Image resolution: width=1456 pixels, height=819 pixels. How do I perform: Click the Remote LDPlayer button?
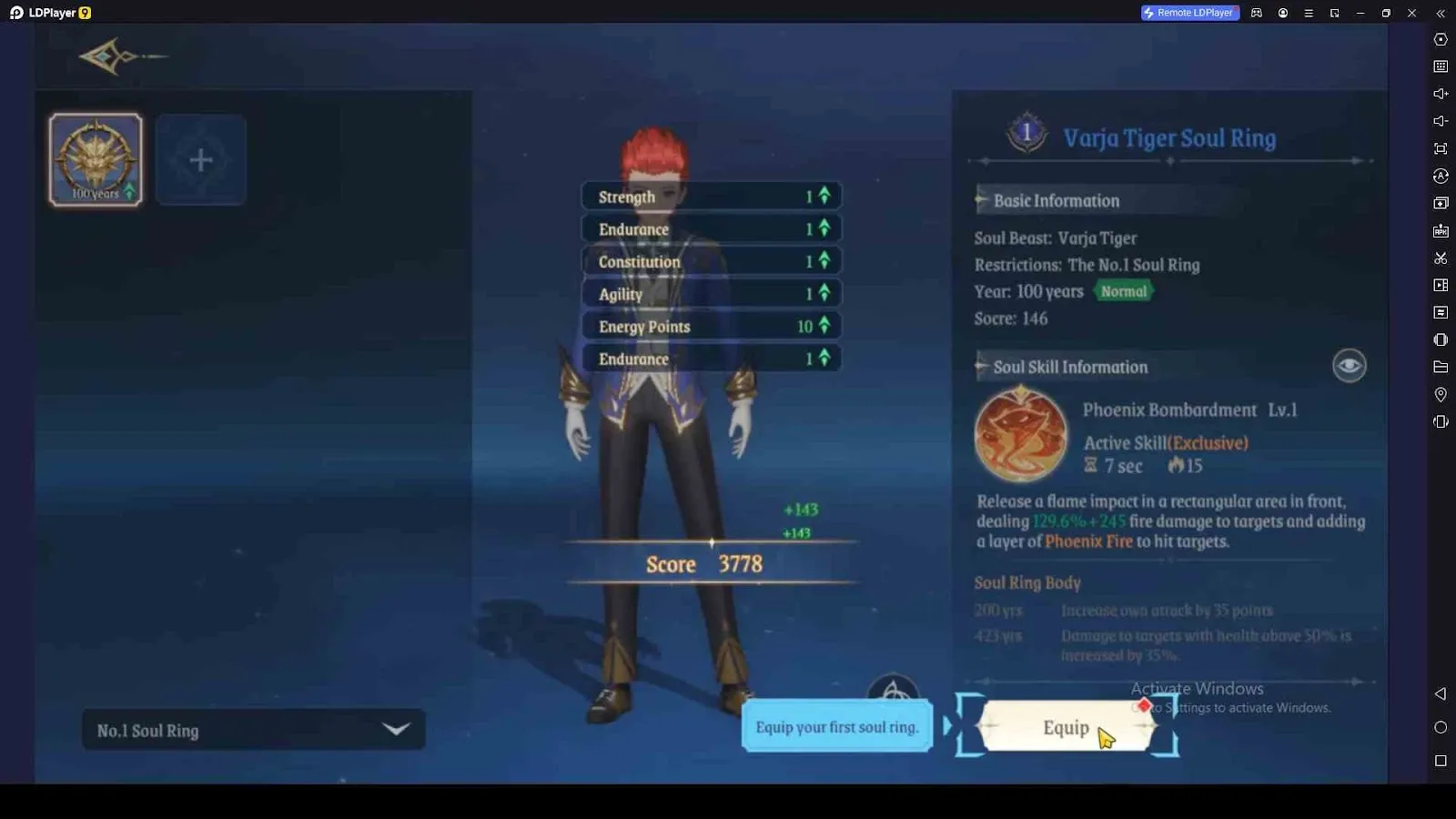pos(1189,13)
